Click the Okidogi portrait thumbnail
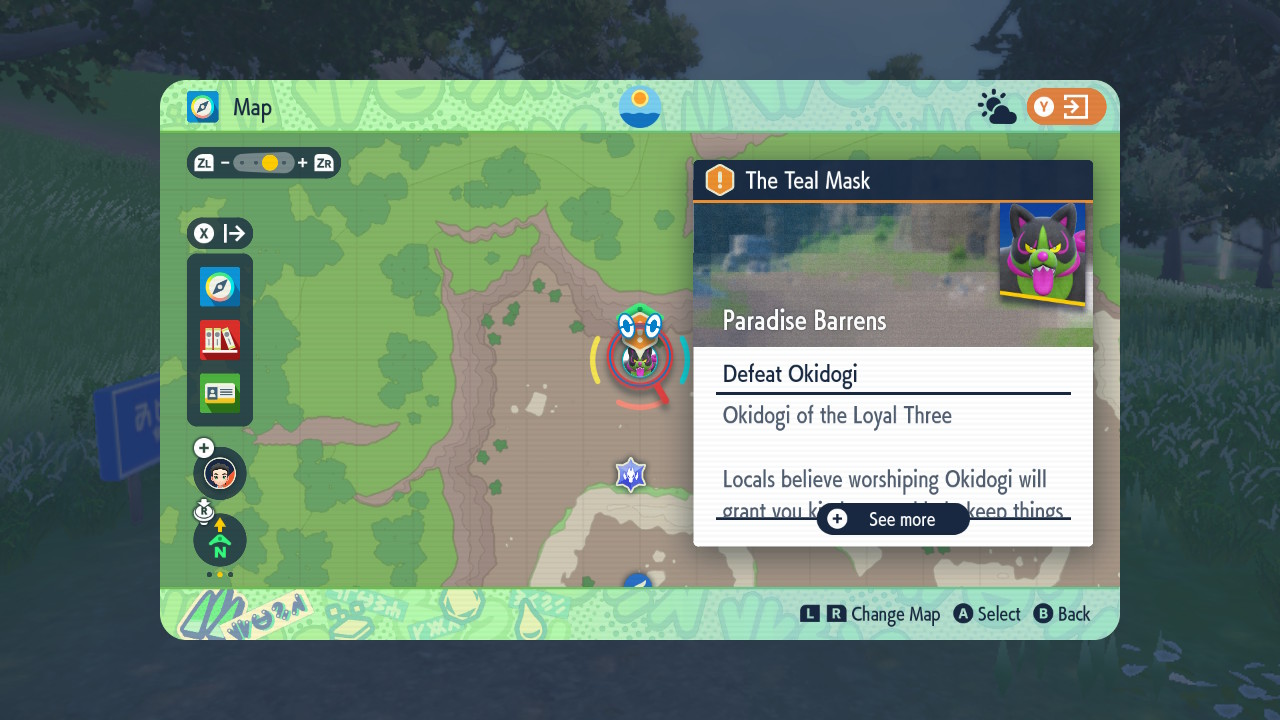 coord(1042,254)
